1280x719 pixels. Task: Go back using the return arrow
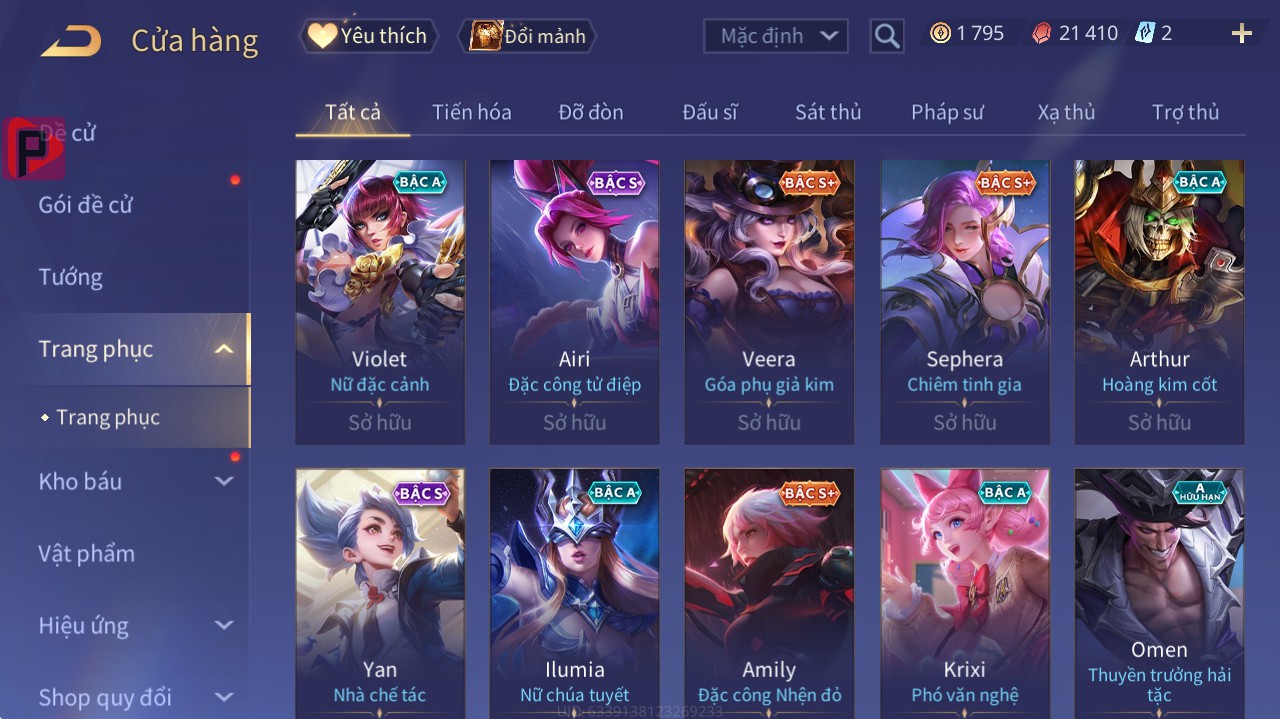click(x=71, y=41)
